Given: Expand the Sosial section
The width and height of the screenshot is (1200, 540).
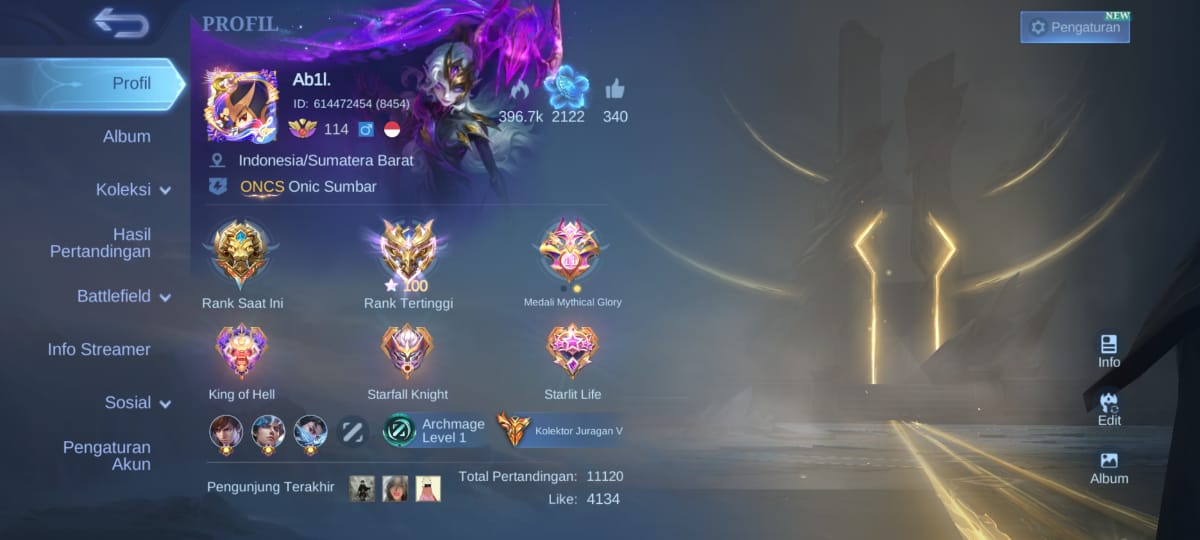Looking at the screenshot, I should tap(137, 402).
